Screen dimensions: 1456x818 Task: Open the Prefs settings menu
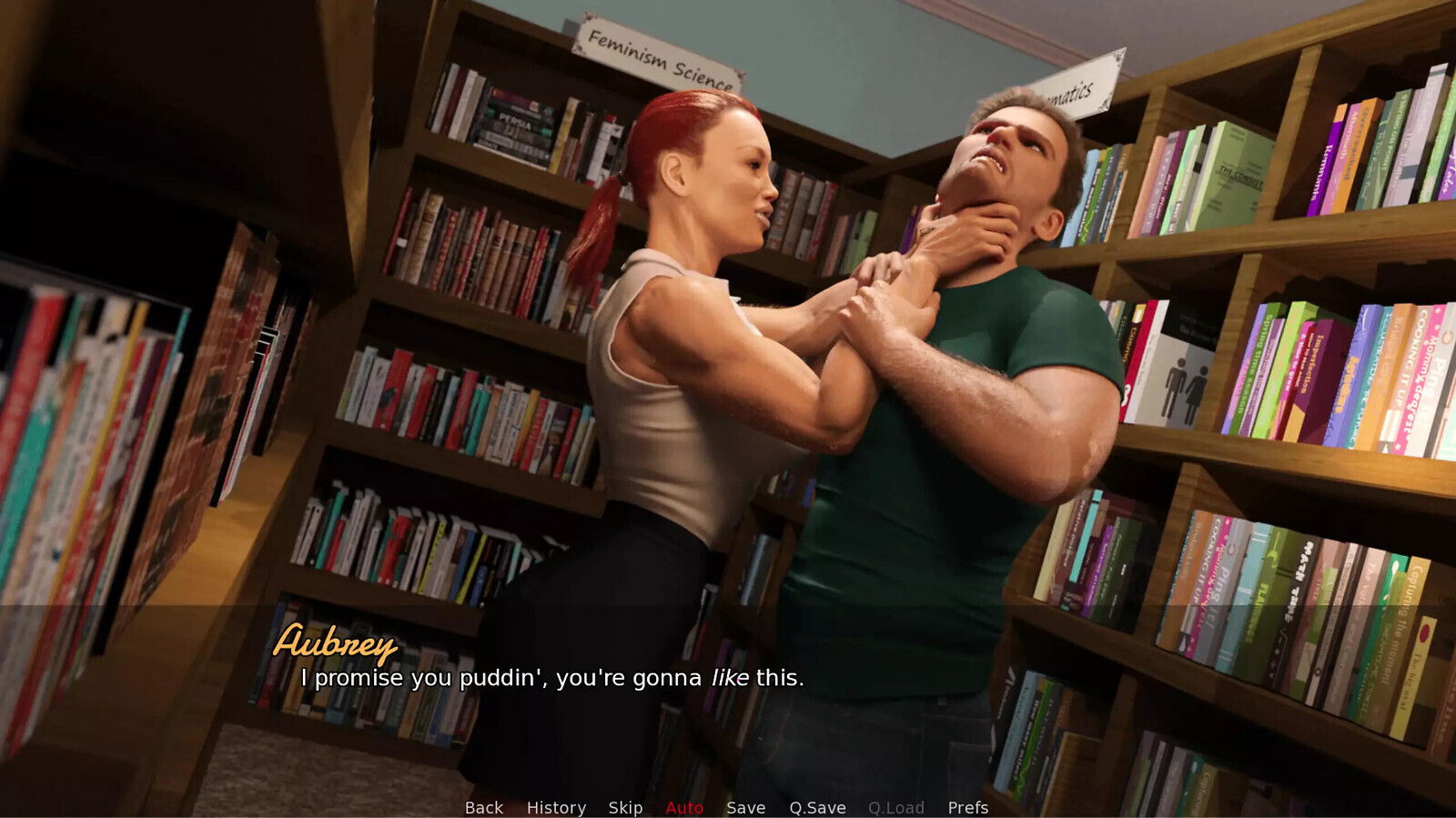tap(967, 807)
